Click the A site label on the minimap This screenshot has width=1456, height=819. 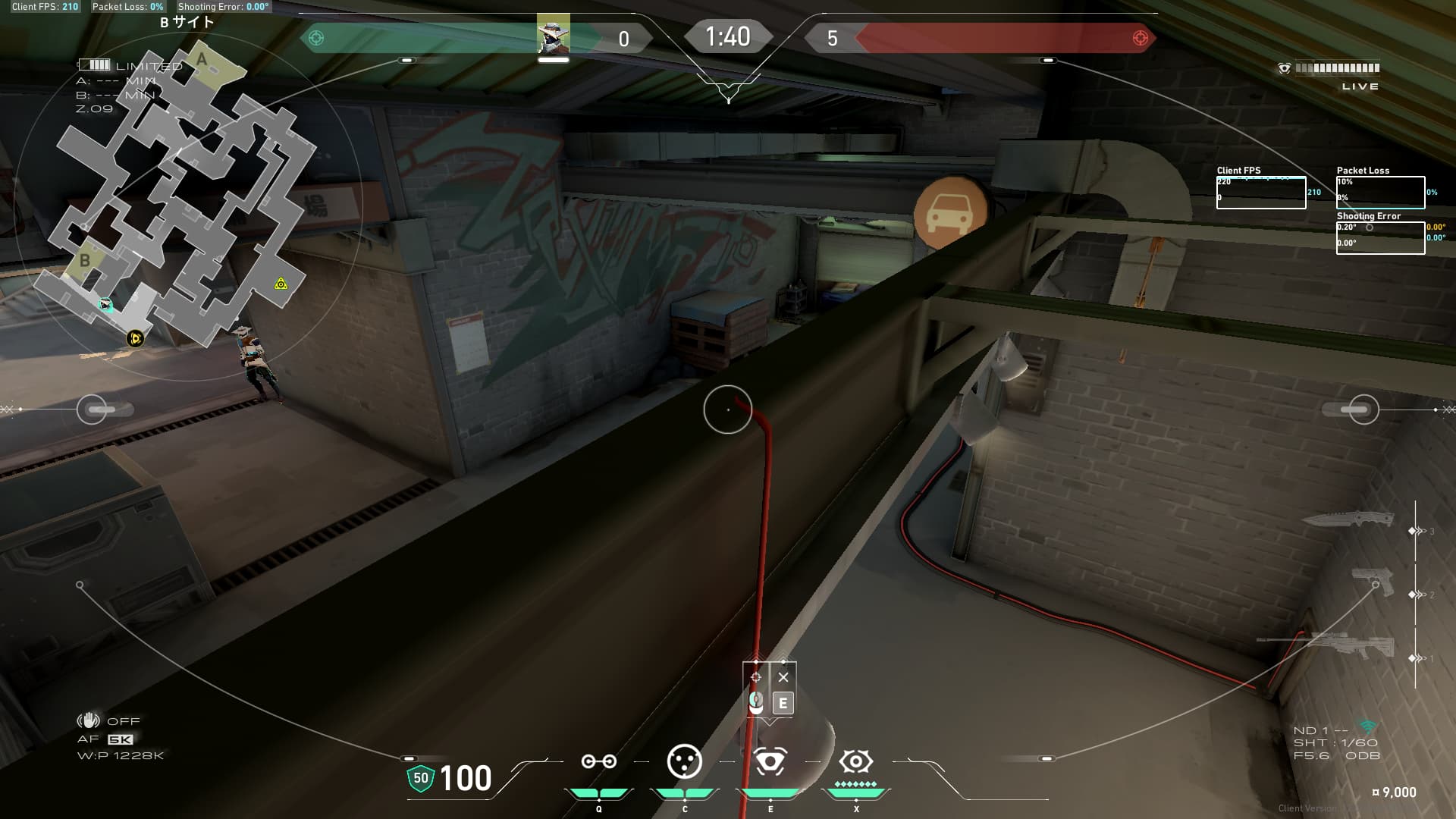pos(202,59)
